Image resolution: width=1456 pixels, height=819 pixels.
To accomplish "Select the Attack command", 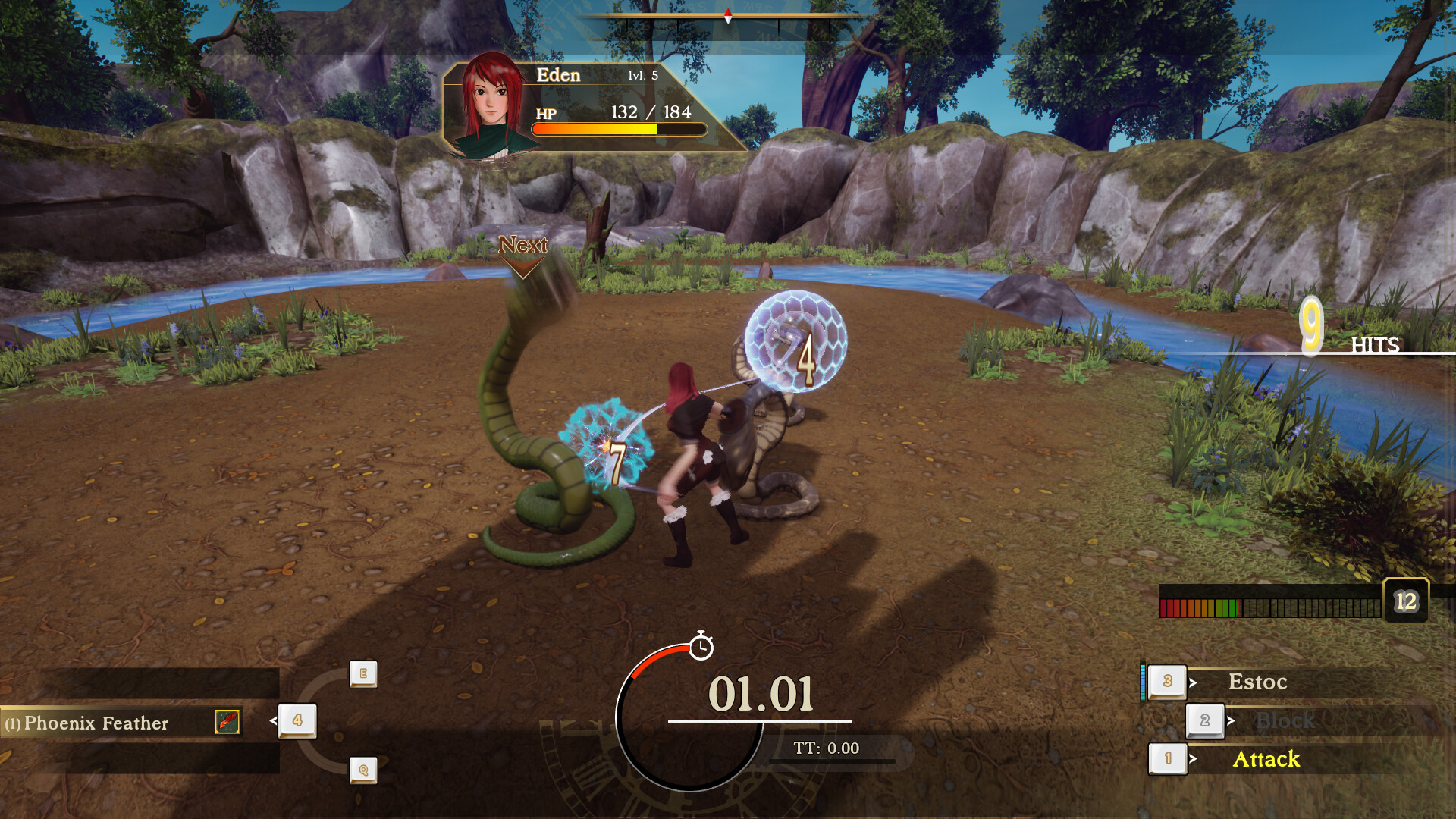I will pos(1266,759).
